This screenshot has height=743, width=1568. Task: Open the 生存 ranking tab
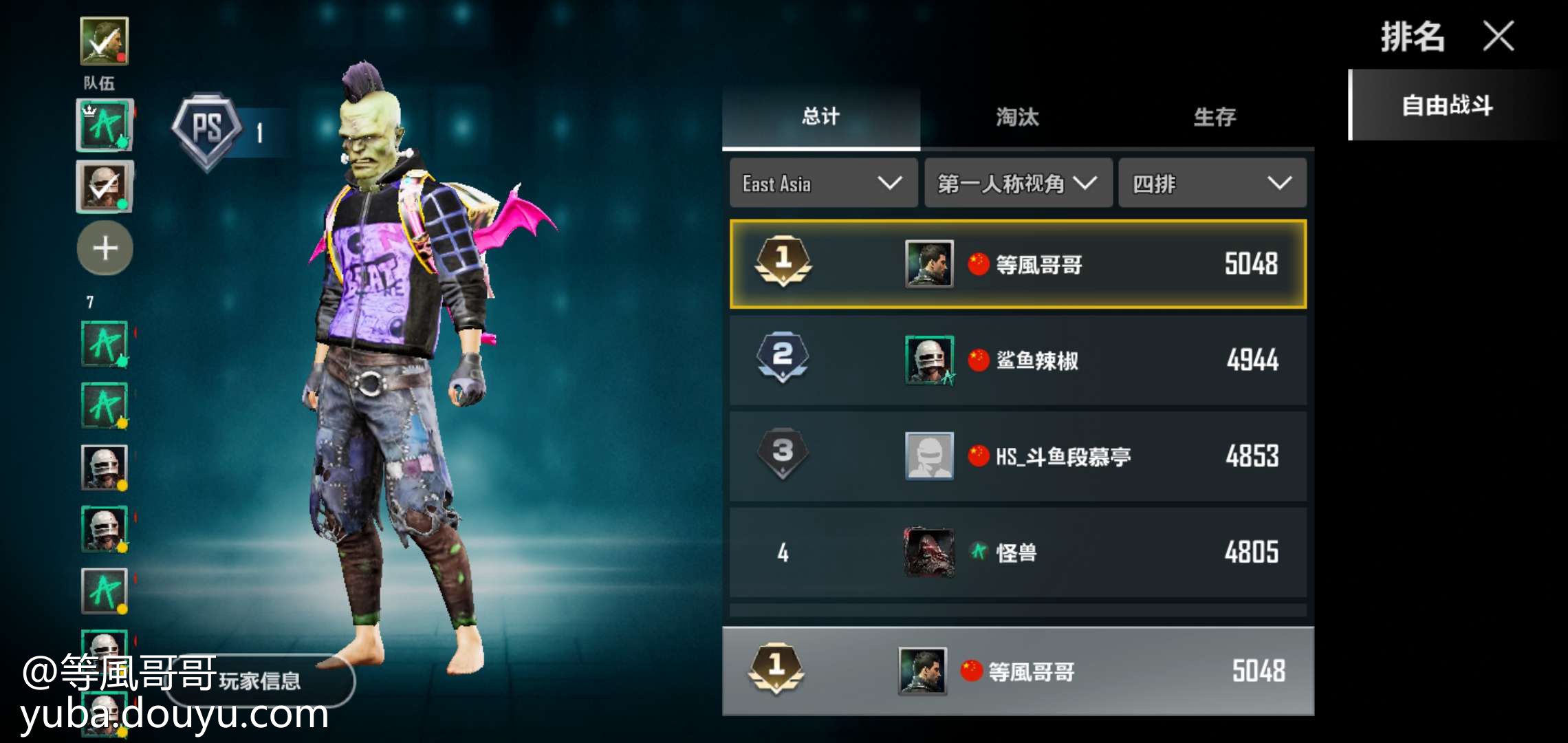tap(1215, 117)
